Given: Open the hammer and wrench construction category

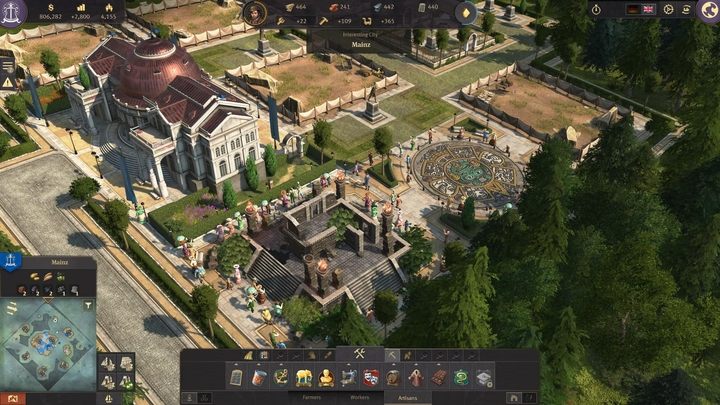Looking at the screenshot, I should (x=359, y=354).
